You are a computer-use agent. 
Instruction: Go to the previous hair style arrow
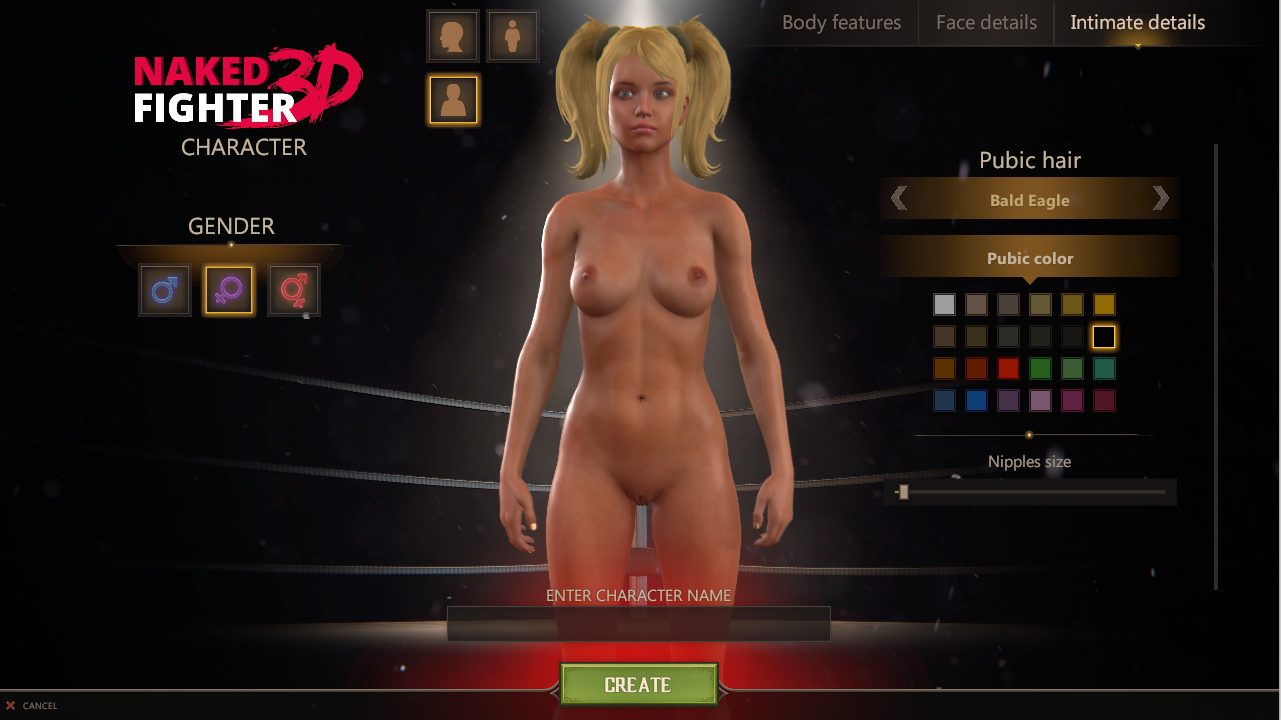[899, 198]
